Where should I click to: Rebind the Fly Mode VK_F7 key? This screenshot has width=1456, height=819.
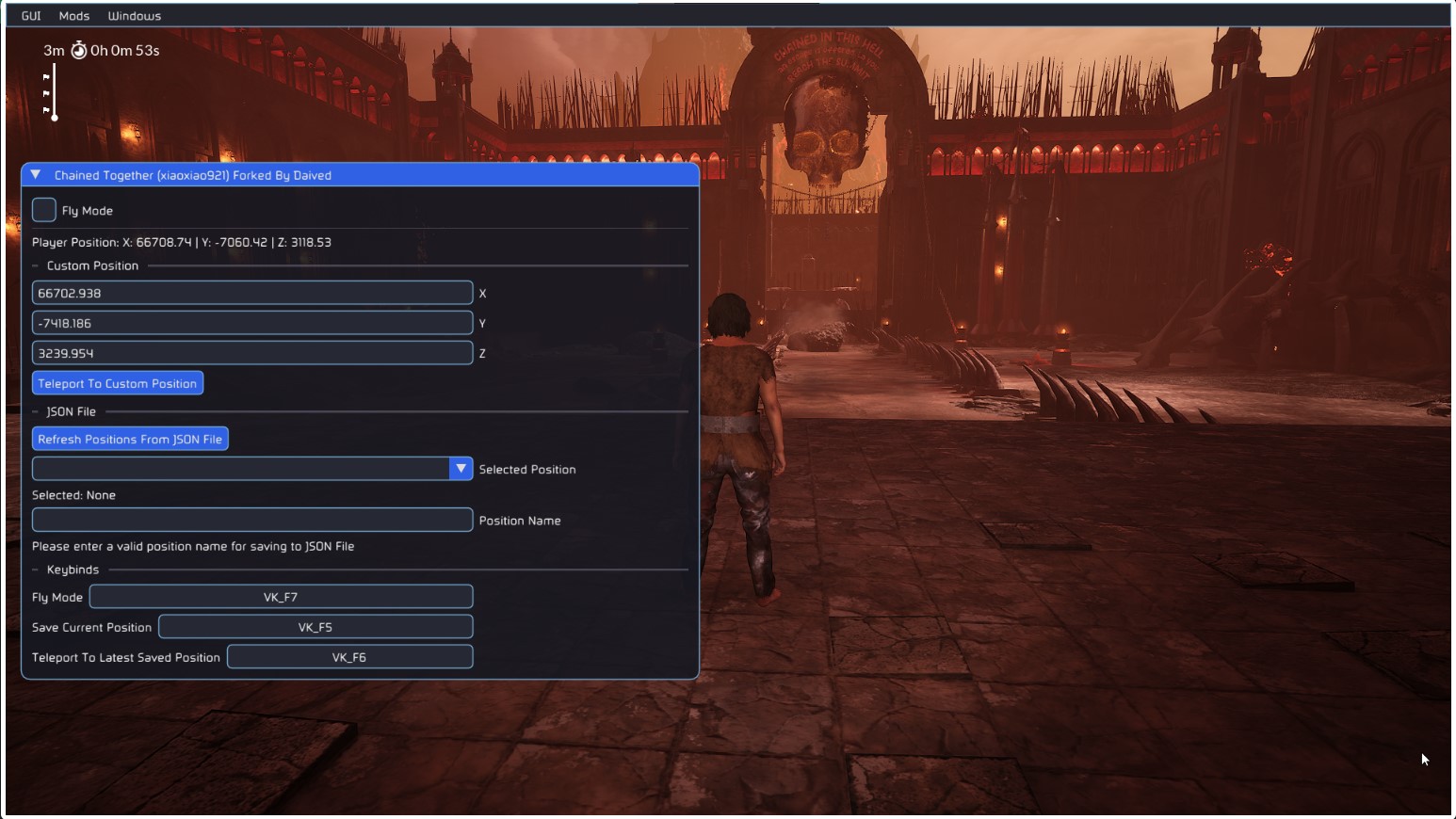pyautogui.click(x=281, y=597)
